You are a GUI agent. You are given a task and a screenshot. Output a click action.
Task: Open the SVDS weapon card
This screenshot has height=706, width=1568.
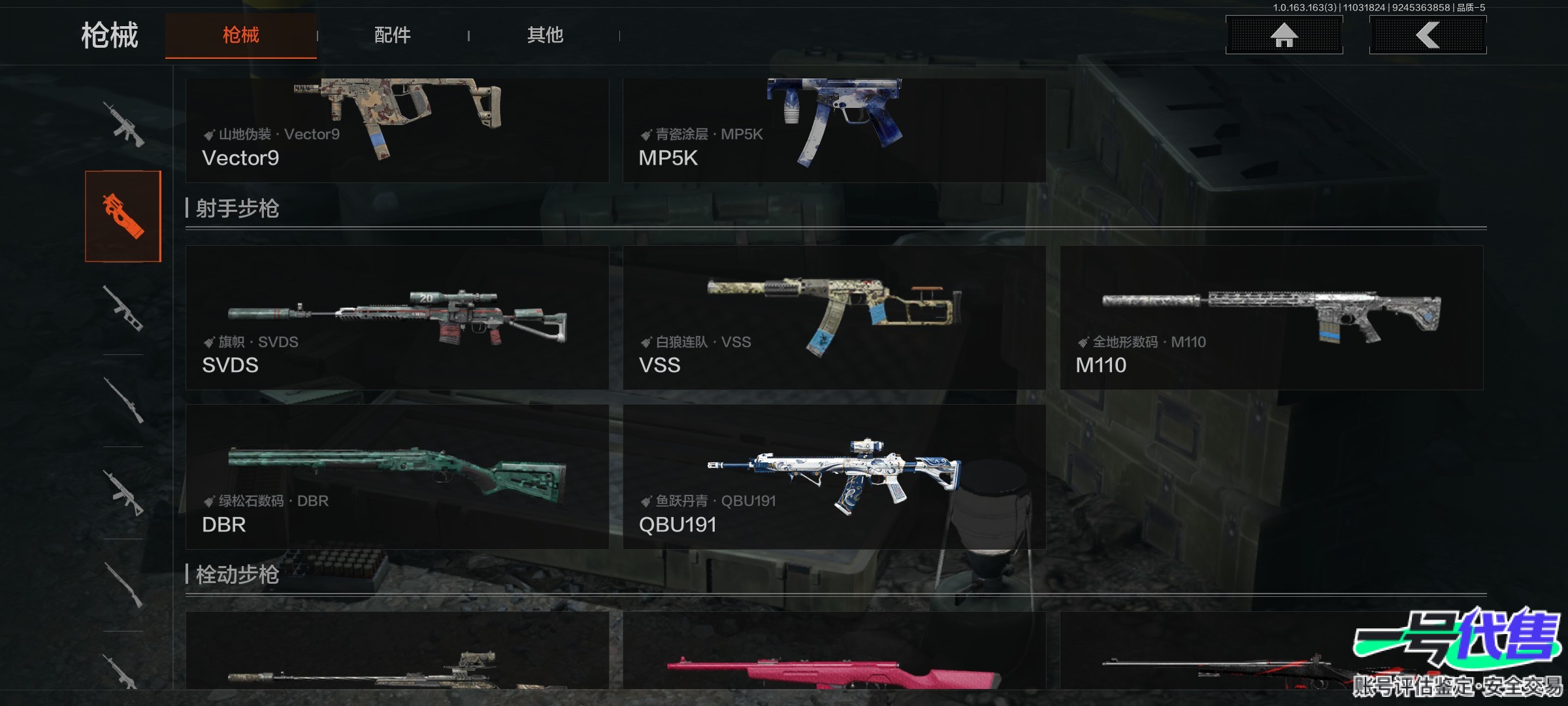[397, 318]
